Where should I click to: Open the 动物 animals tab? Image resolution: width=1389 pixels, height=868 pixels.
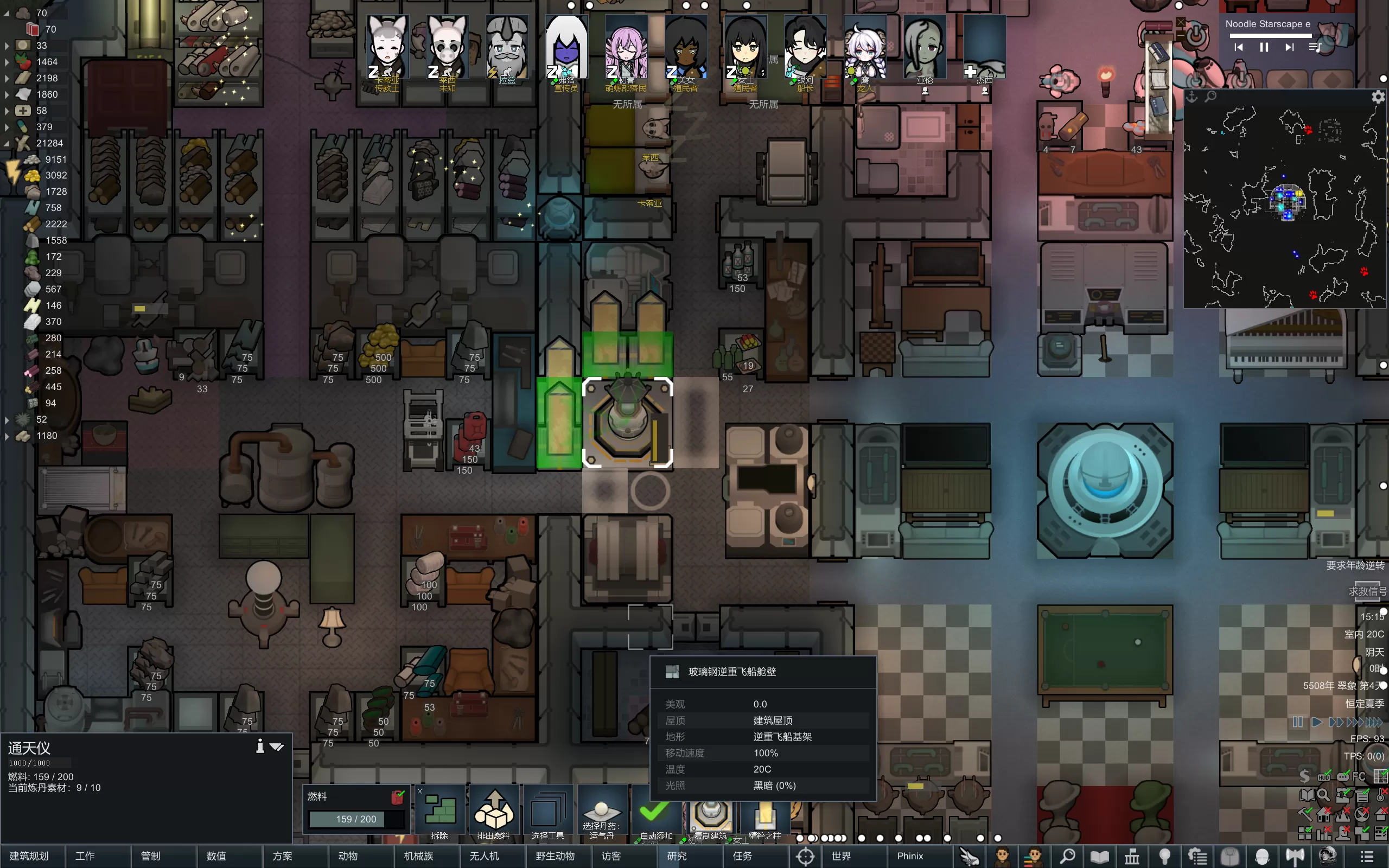click(x=348, y=856)
